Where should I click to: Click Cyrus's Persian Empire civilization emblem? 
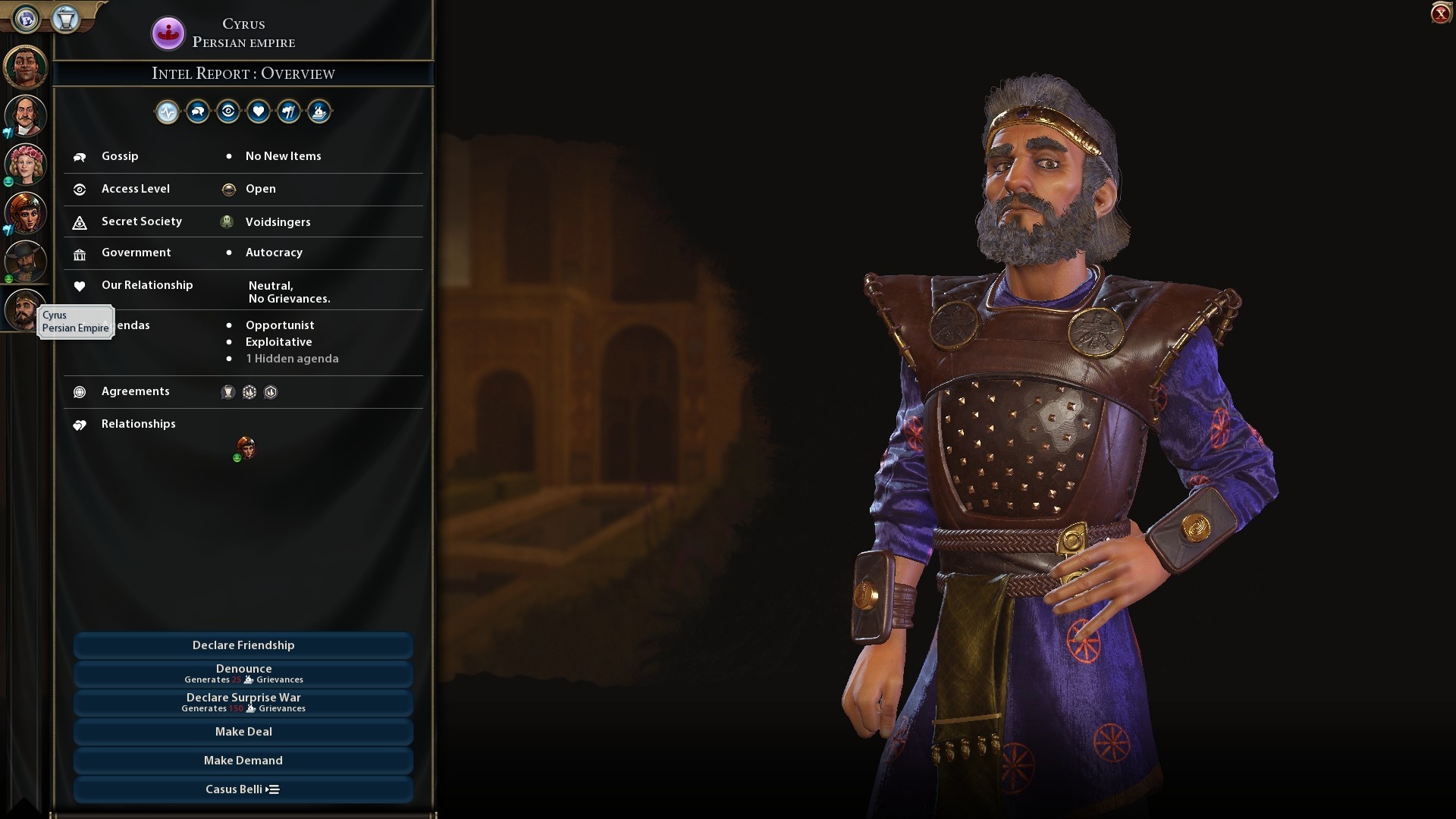pos(168,33)
